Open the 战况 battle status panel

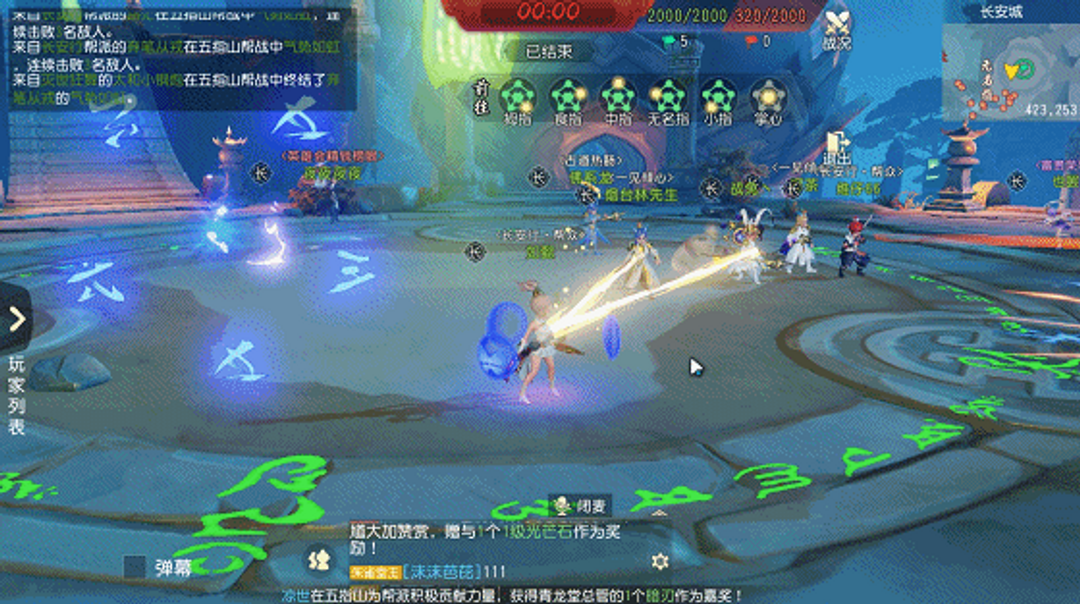click(x=836, y=28)
